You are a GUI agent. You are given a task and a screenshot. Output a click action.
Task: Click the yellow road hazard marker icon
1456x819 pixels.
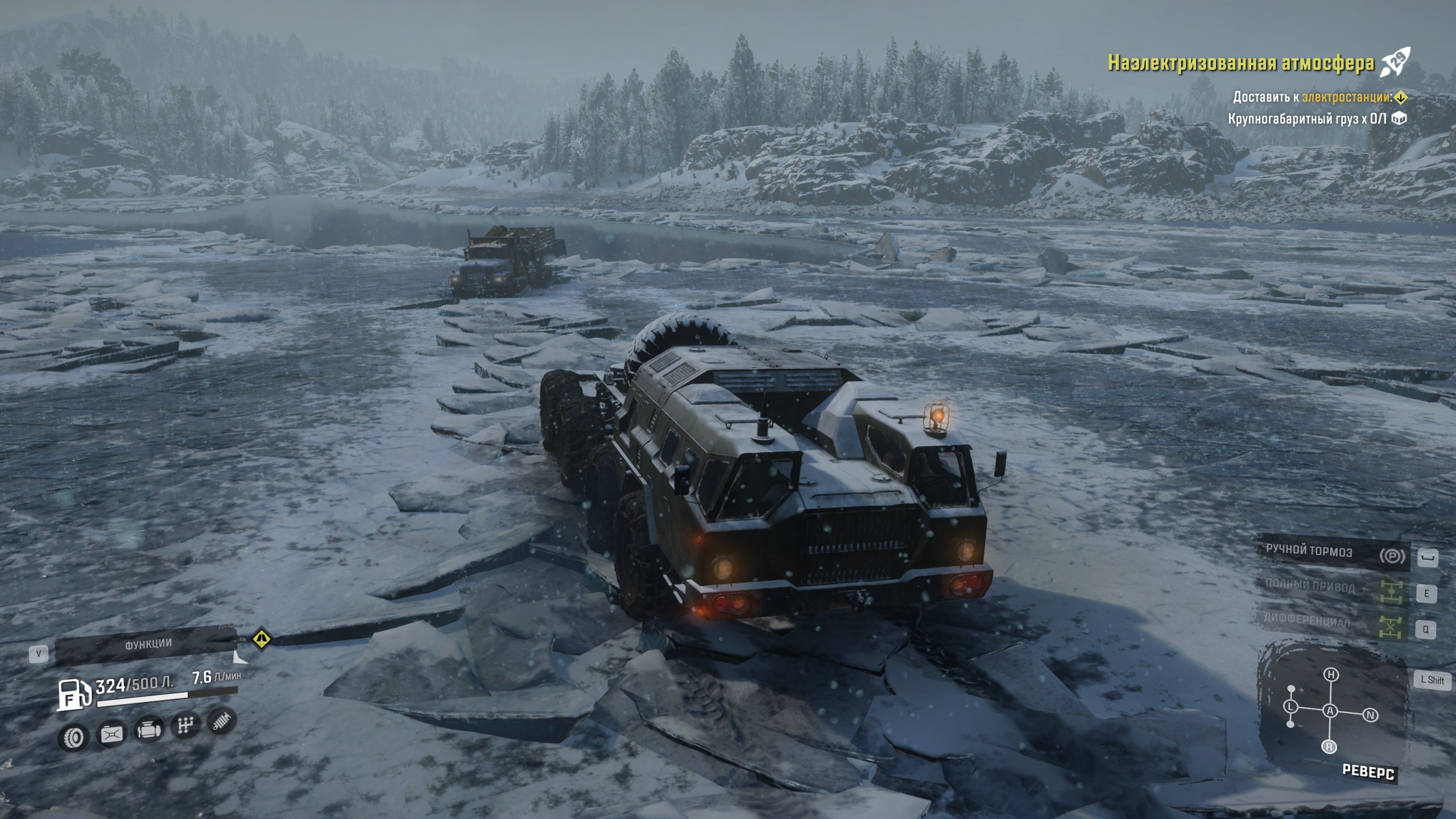pyautogui.click(x=261, y=638)
